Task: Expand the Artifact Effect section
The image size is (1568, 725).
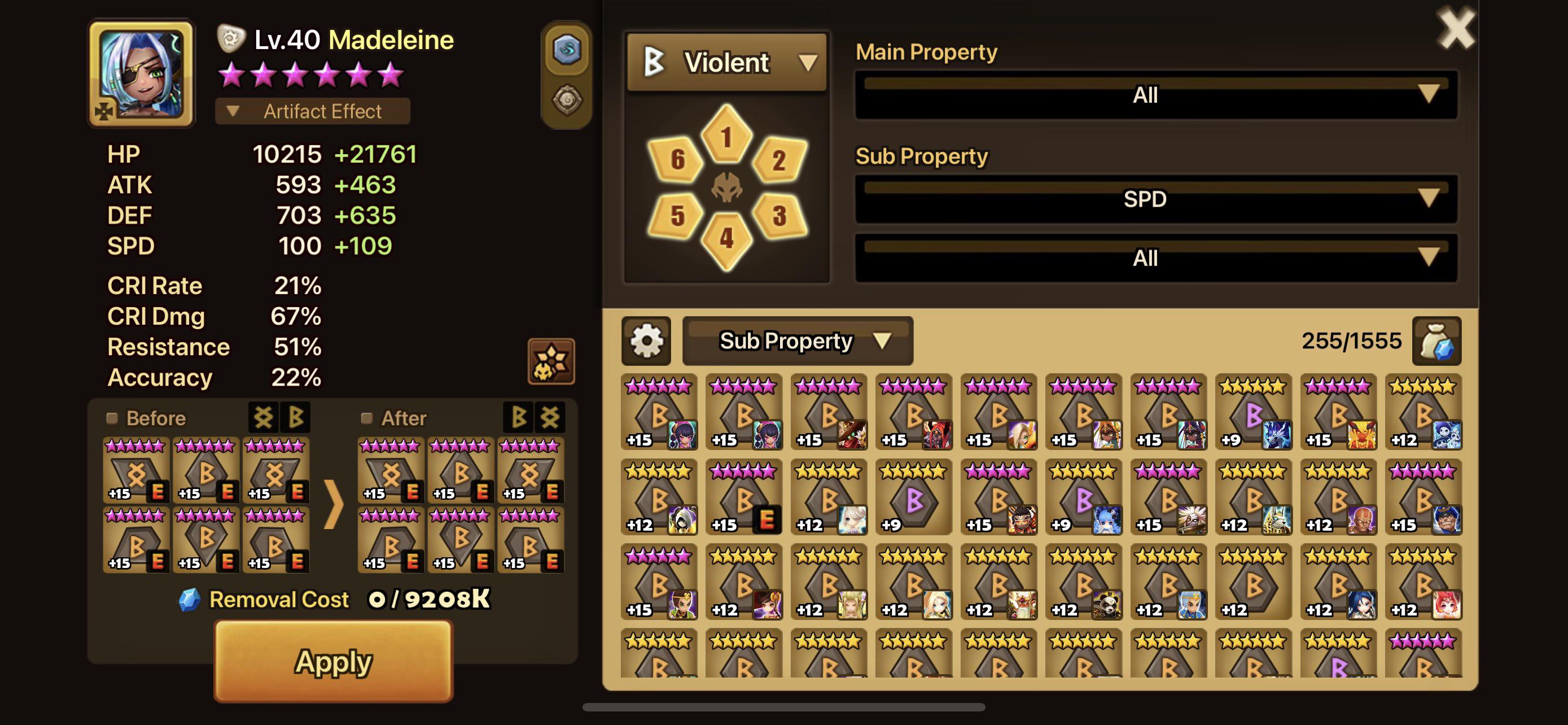Action: pyautogui.click(x=313, y=111)
